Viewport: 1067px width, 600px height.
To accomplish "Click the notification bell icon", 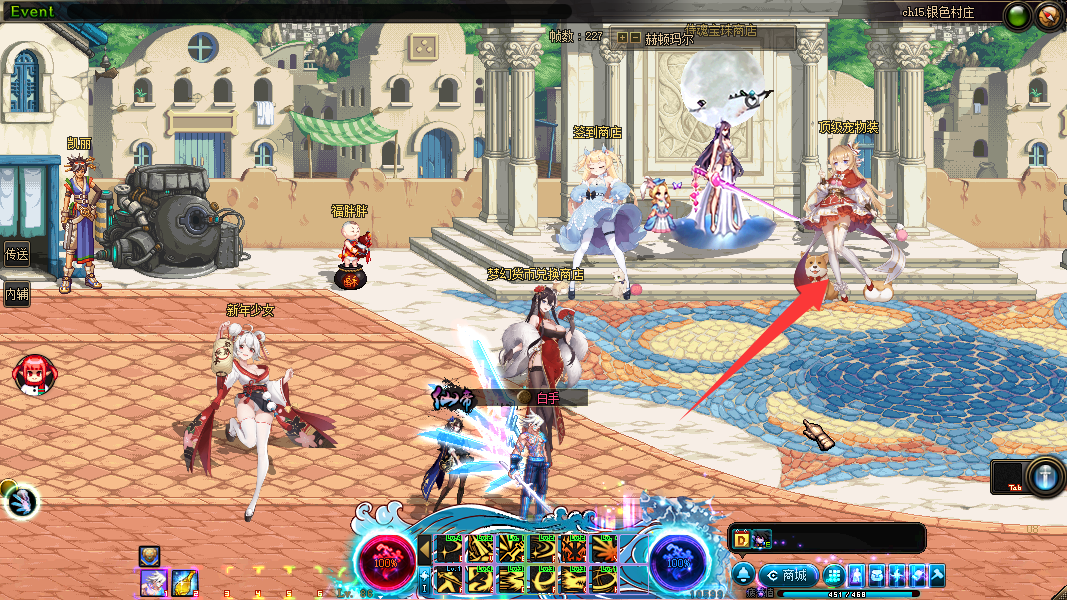I will (x=743, y=575).
